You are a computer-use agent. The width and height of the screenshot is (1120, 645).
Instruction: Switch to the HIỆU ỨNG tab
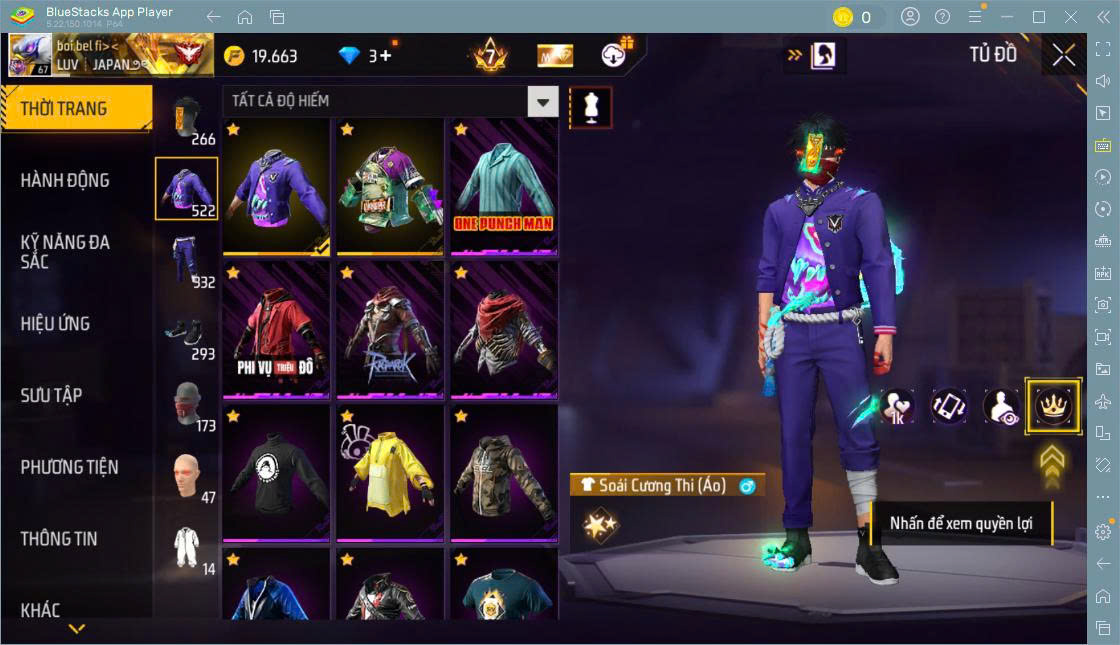[x=56, y=323]
